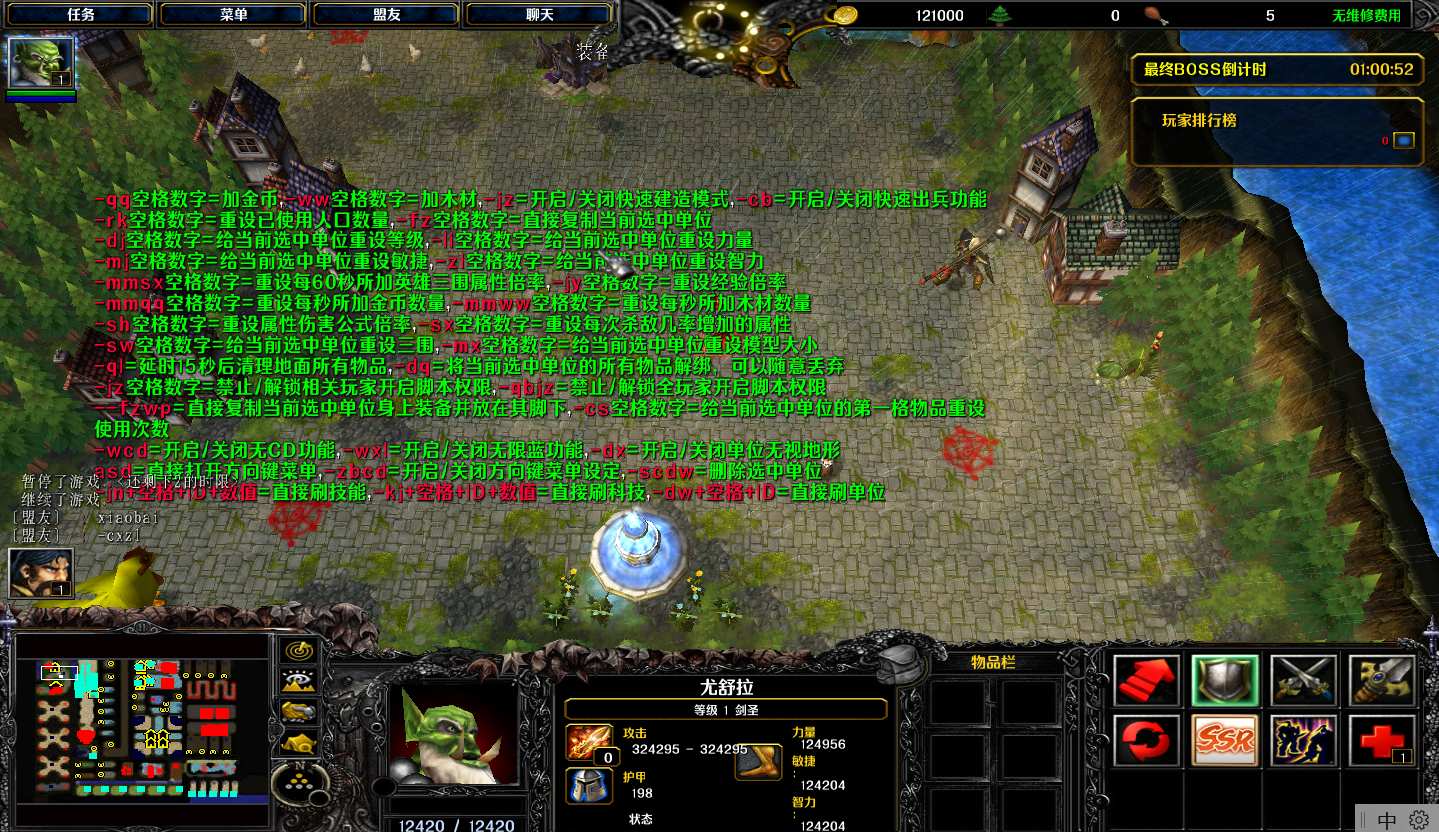Image resolution: width=1439 pixels, height=832 pixels.
Task: Toggle the minimap terrain display button
Action: [297, 681]
